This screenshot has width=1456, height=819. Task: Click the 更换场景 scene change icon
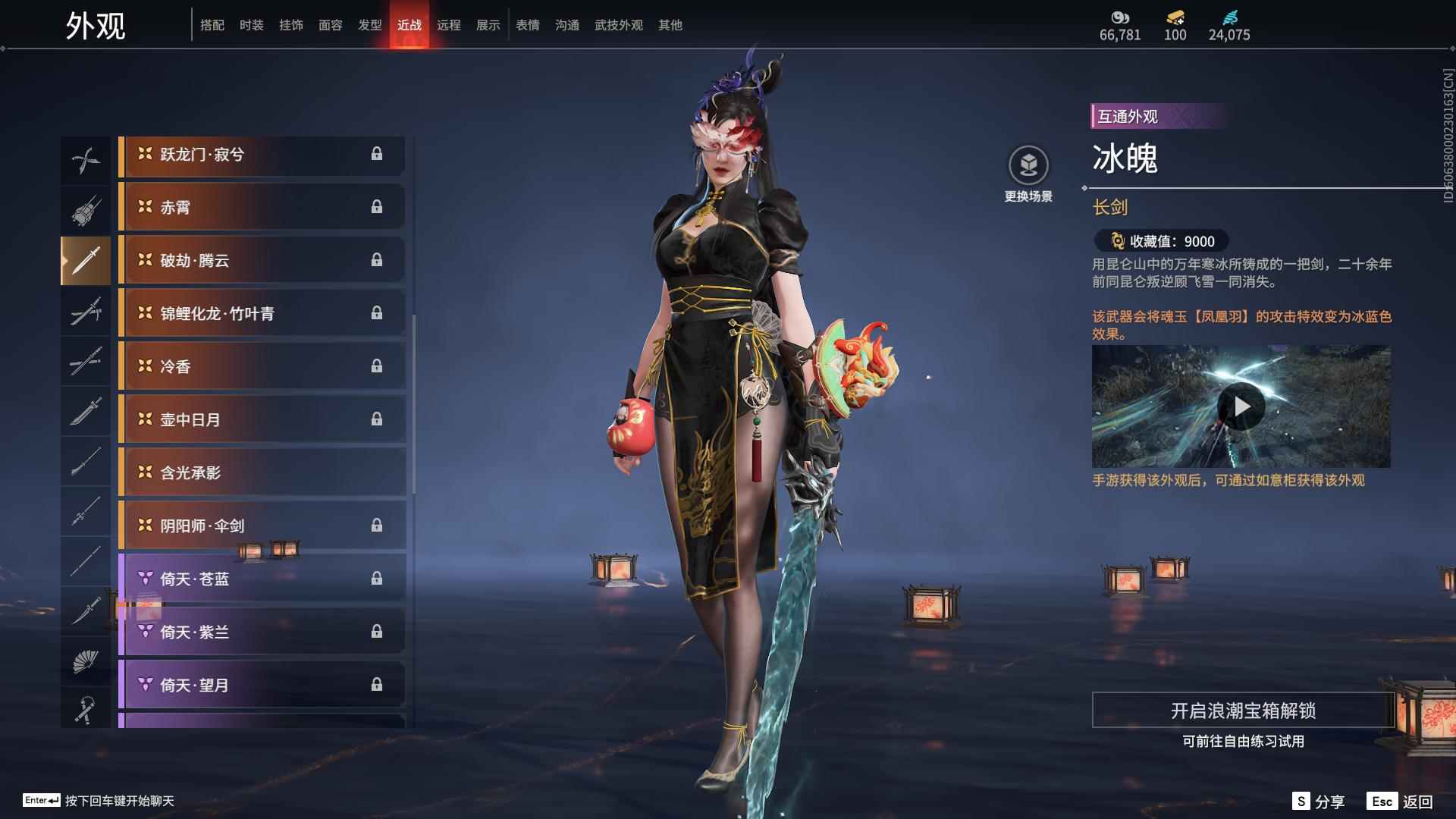click(x=1028, y=165)
